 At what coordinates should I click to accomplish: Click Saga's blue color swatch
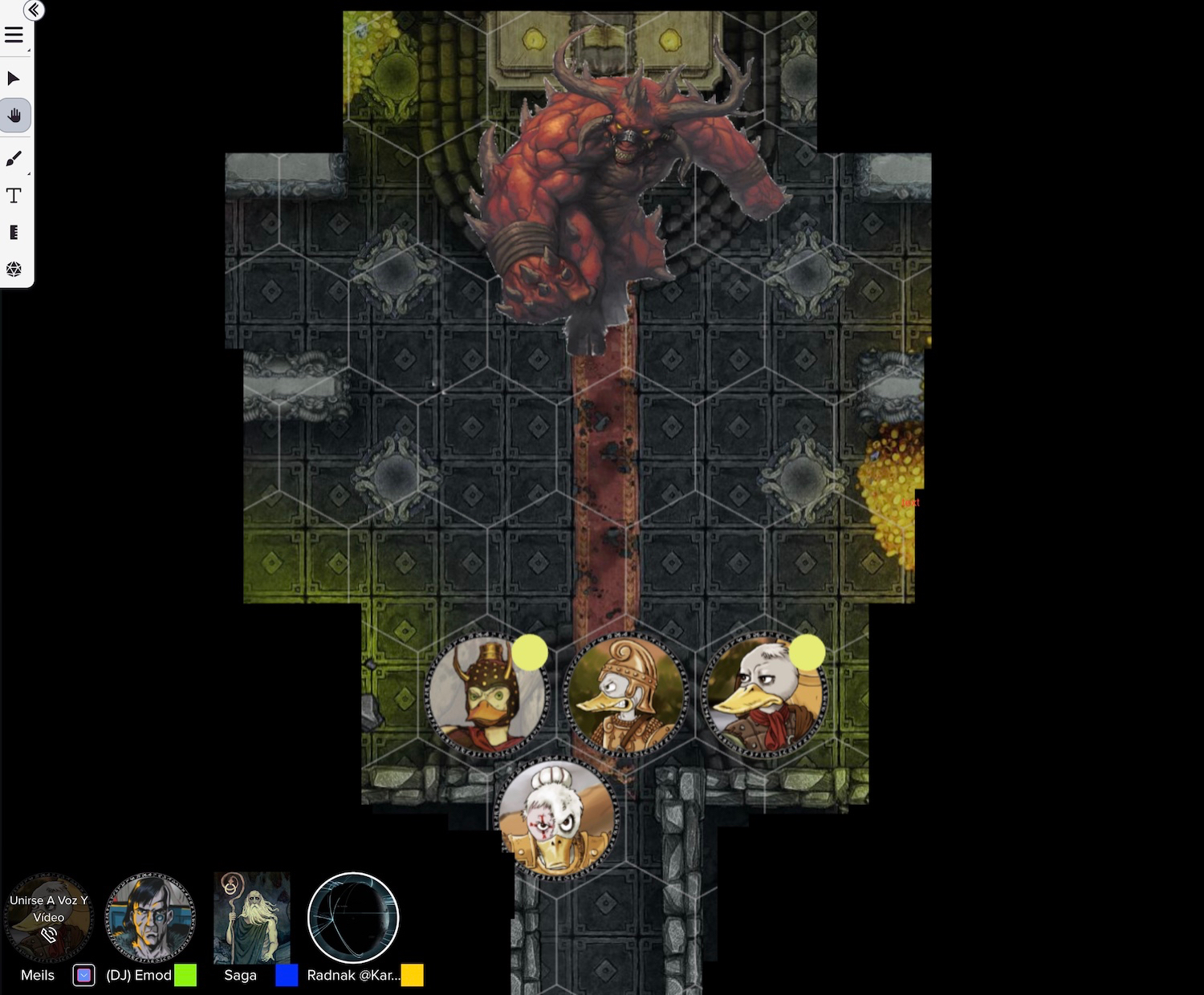[287, 975]
